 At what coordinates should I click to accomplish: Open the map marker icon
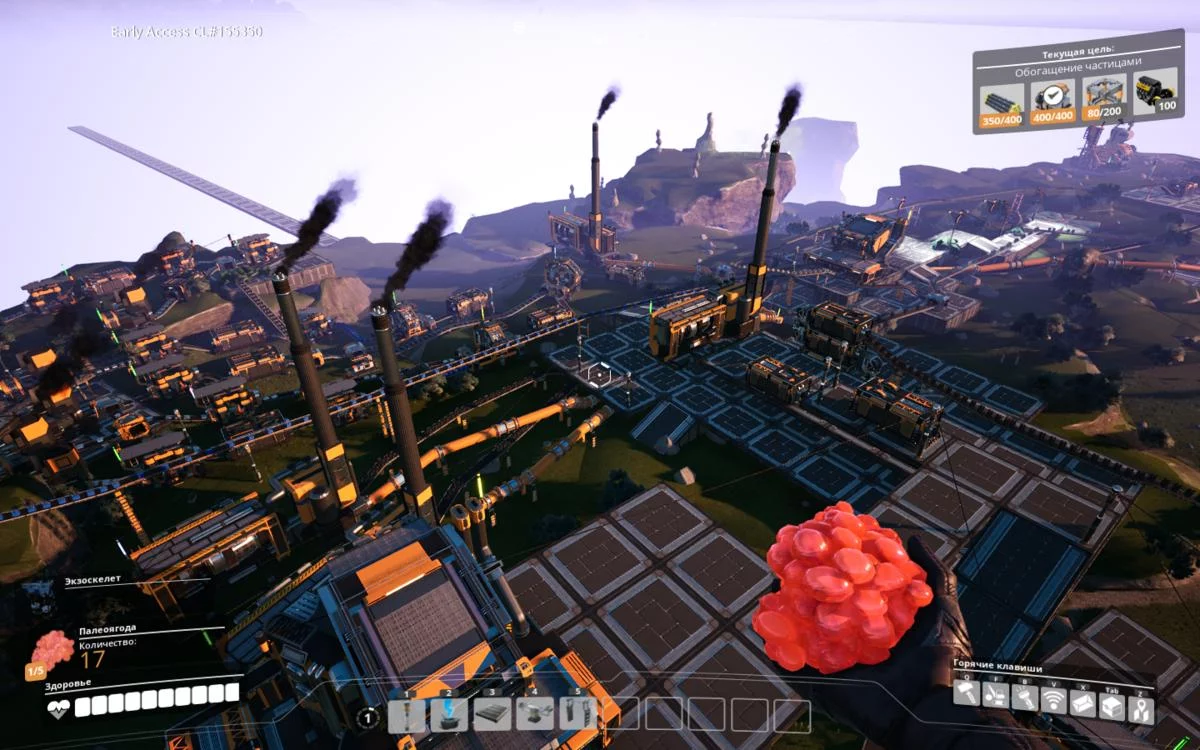click(x=1141, y=710)
